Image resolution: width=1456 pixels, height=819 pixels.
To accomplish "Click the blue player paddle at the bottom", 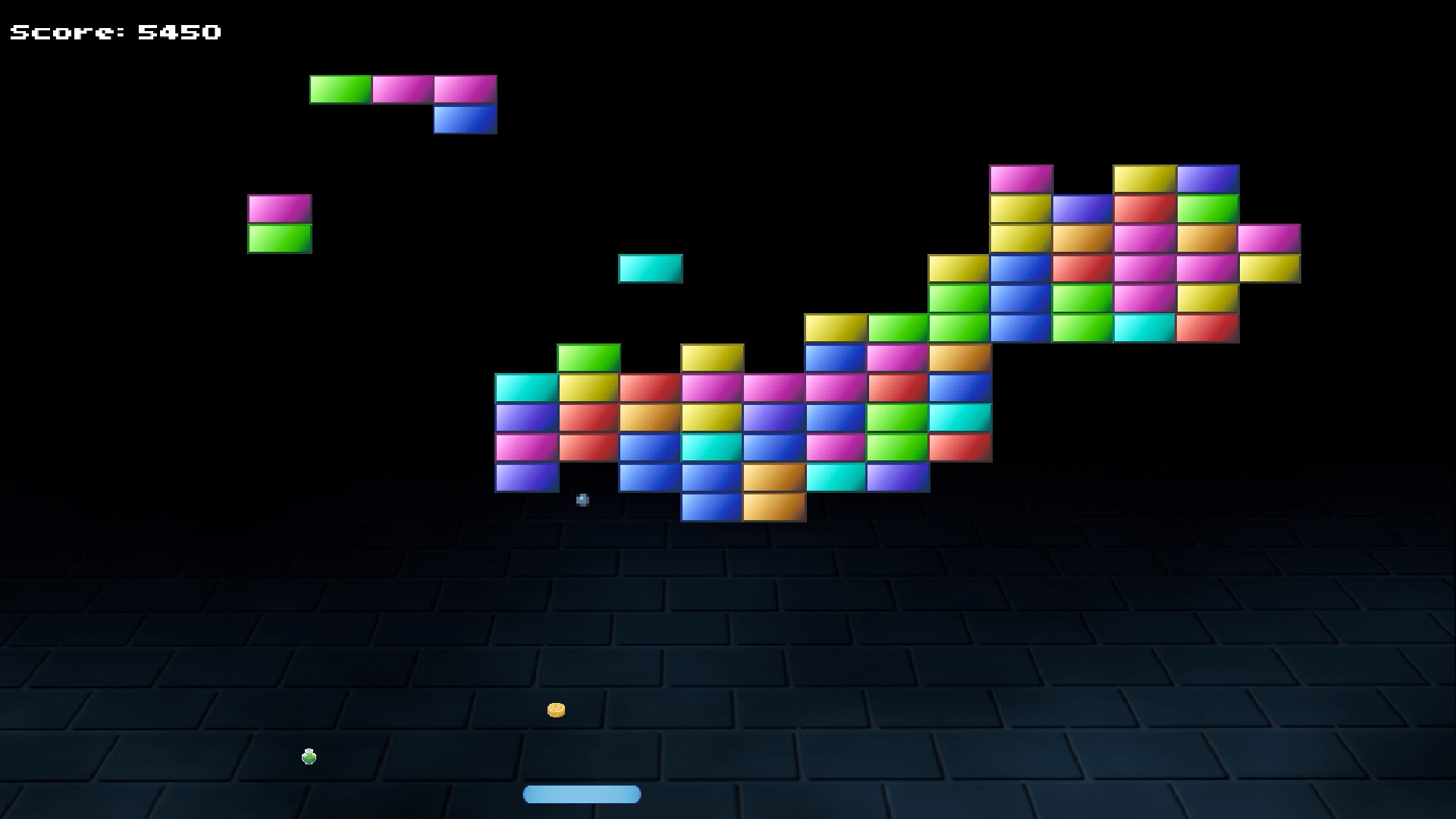I will tap(582, 793).
